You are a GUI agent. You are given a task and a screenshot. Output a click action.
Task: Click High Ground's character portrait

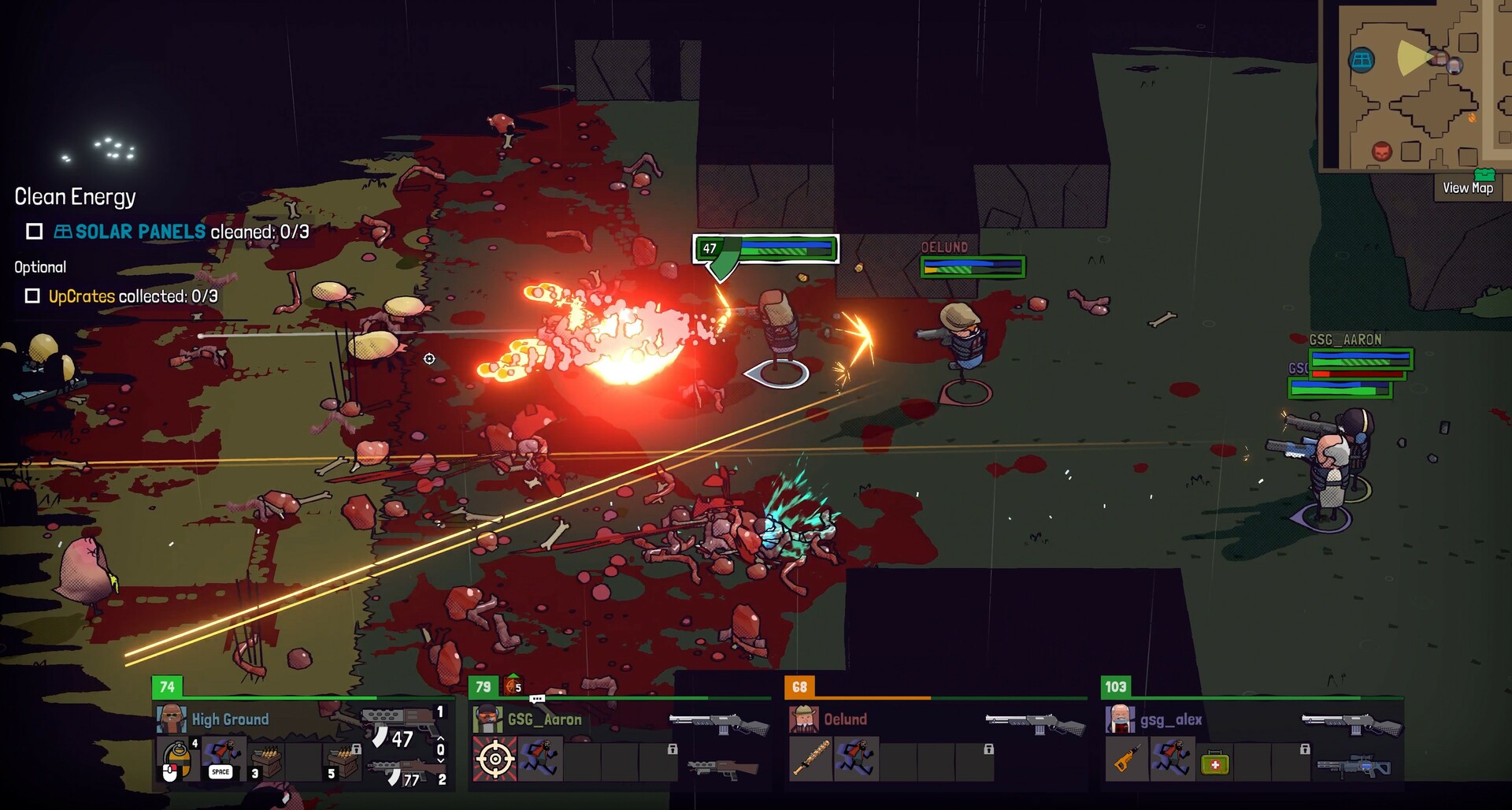tap(171, 719)
